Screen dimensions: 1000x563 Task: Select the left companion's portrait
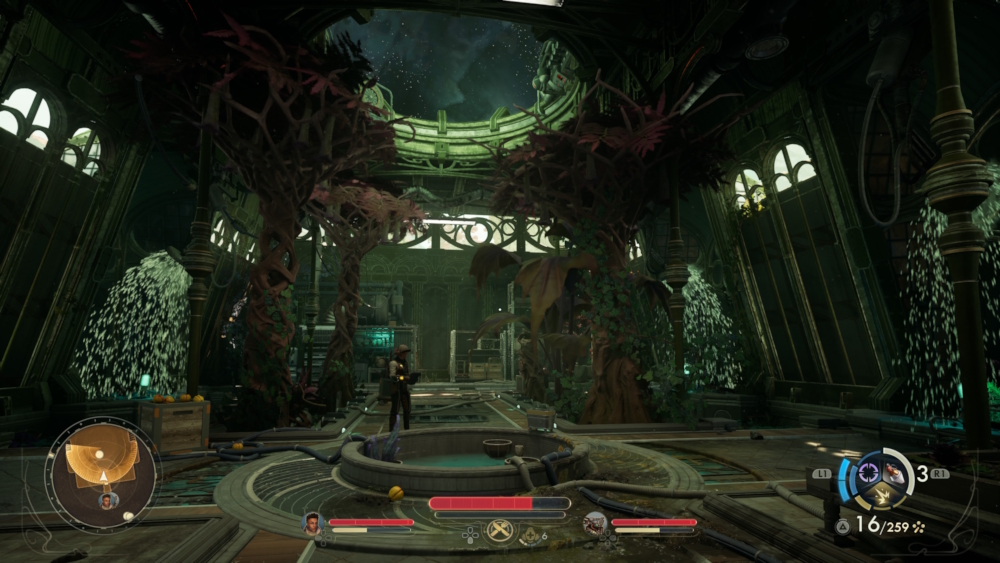click(314, 523)
